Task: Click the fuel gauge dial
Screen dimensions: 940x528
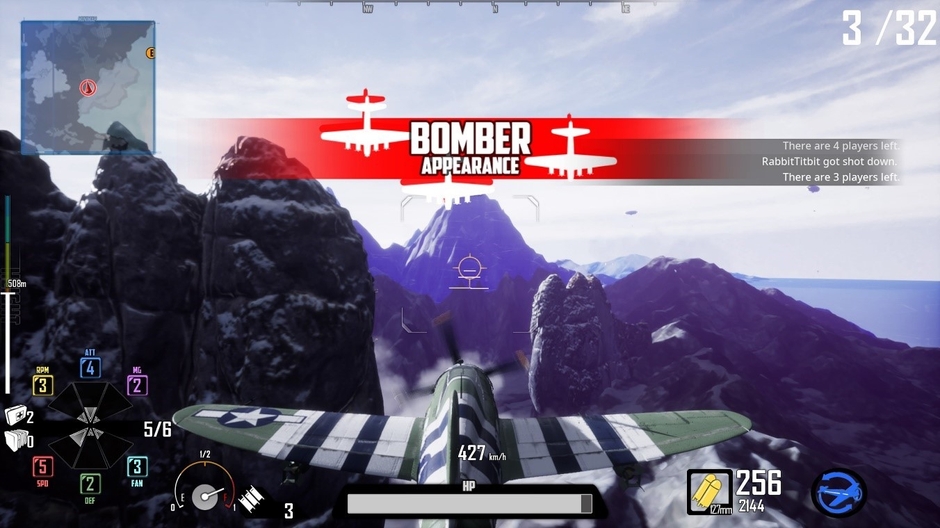Action: pos(203,495)
